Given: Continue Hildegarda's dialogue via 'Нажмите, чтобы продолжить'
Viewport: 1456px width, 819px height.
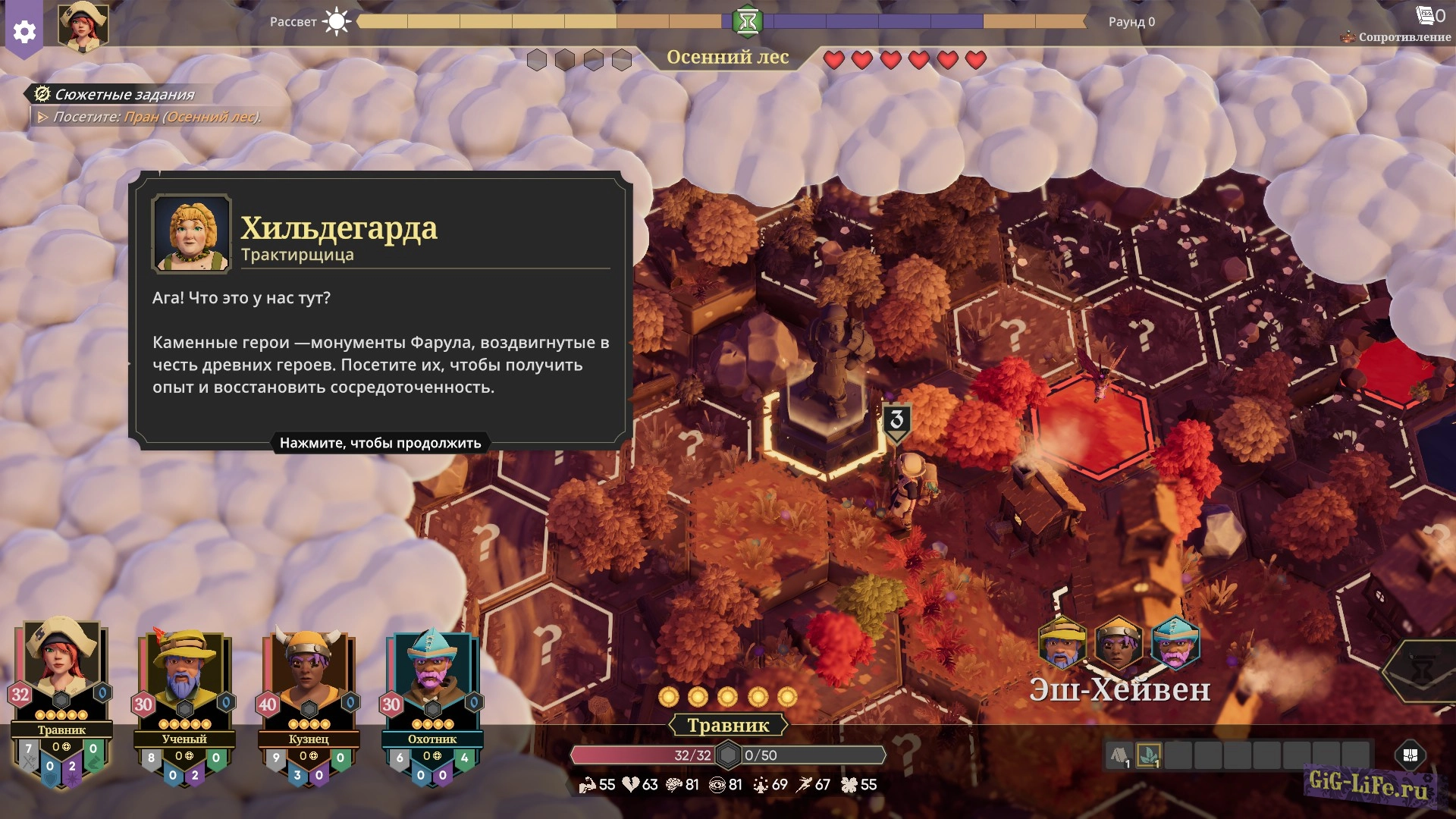Looking at the screenshot, I should click(380, 443).
